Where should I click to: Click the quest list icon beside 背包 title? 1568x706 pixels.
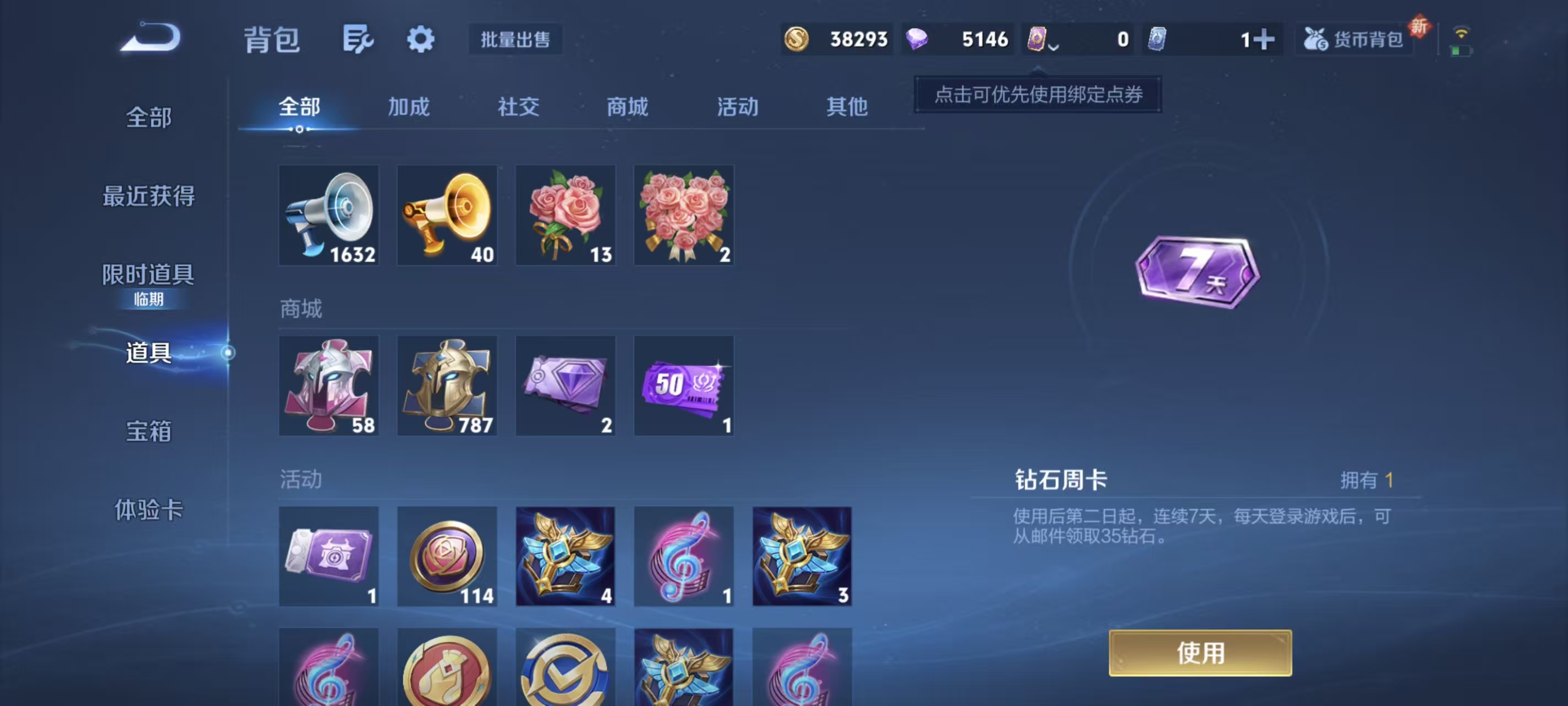357,39
